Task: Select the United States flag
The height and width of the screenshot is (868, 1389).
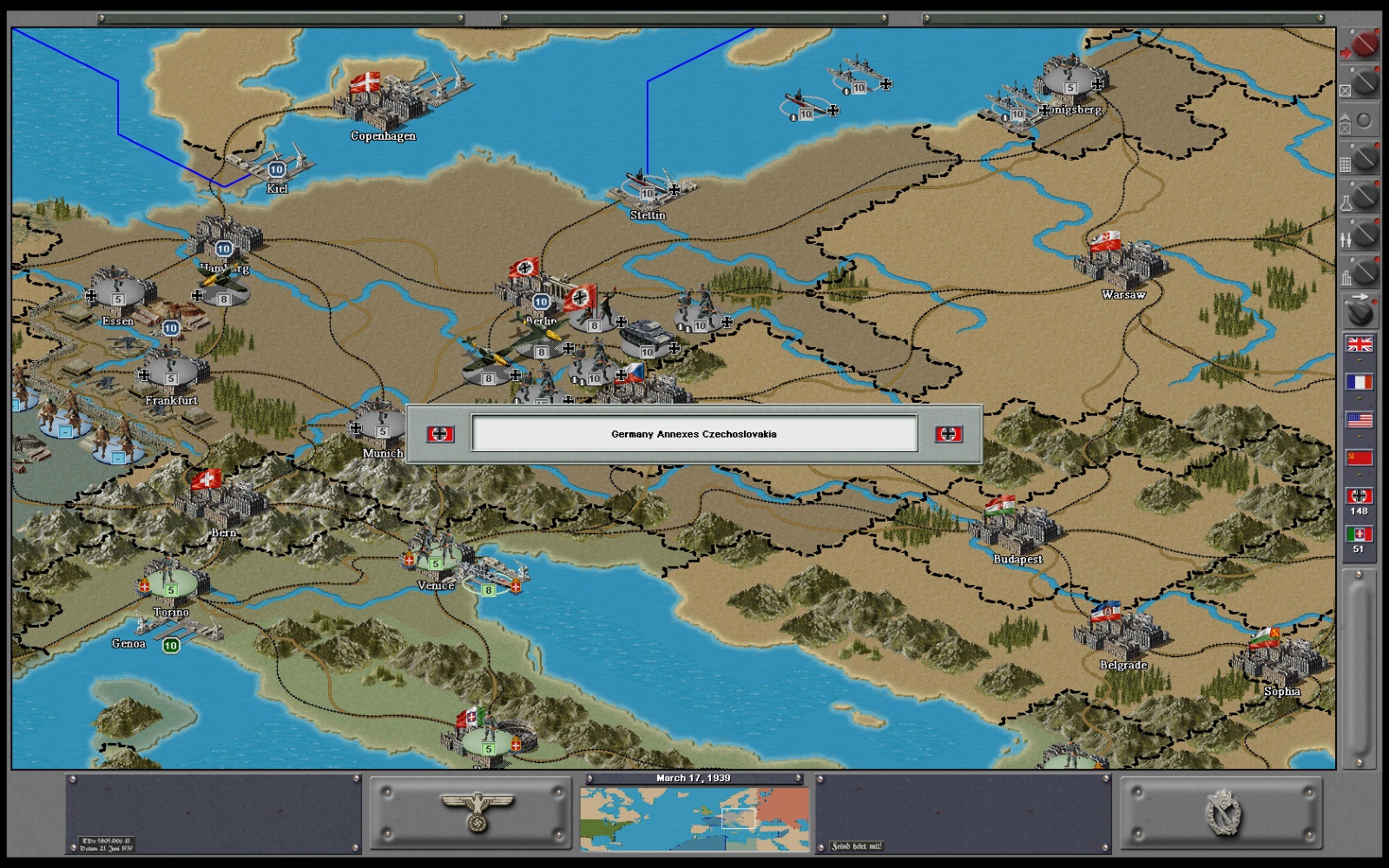Action: point(1359,420)
